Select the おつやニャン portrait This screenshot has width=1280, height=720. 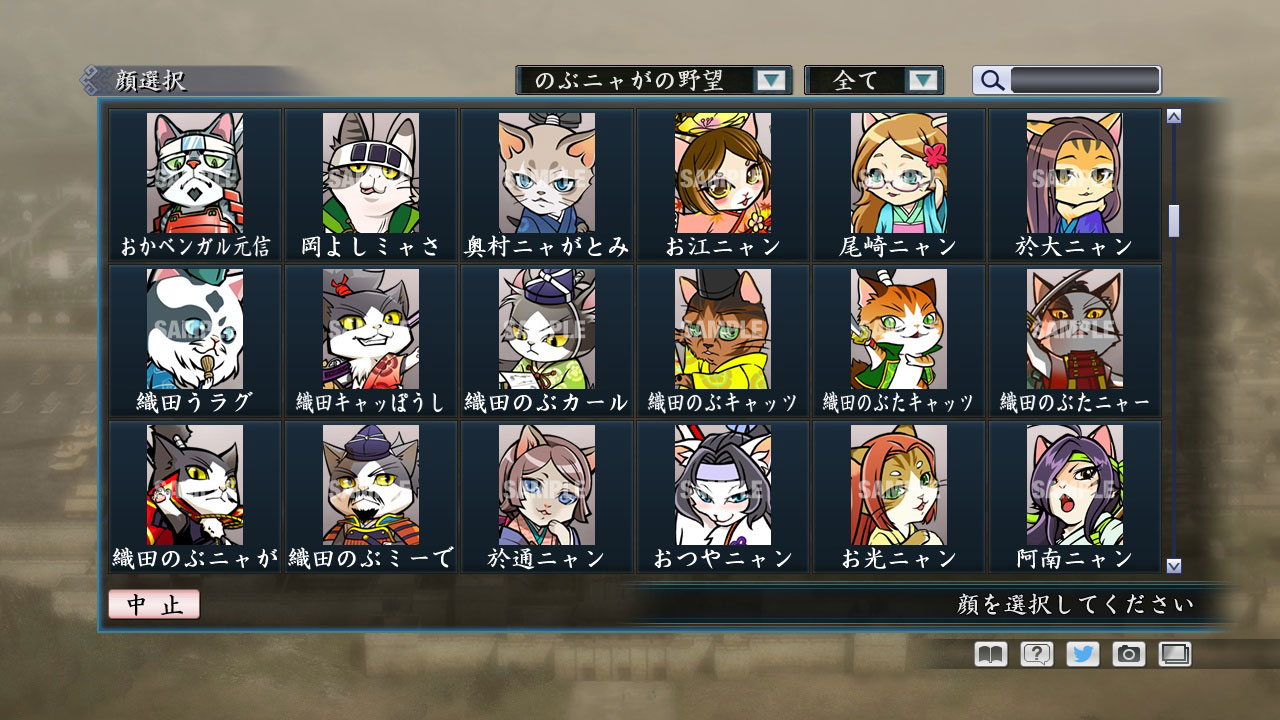[721, 485]
